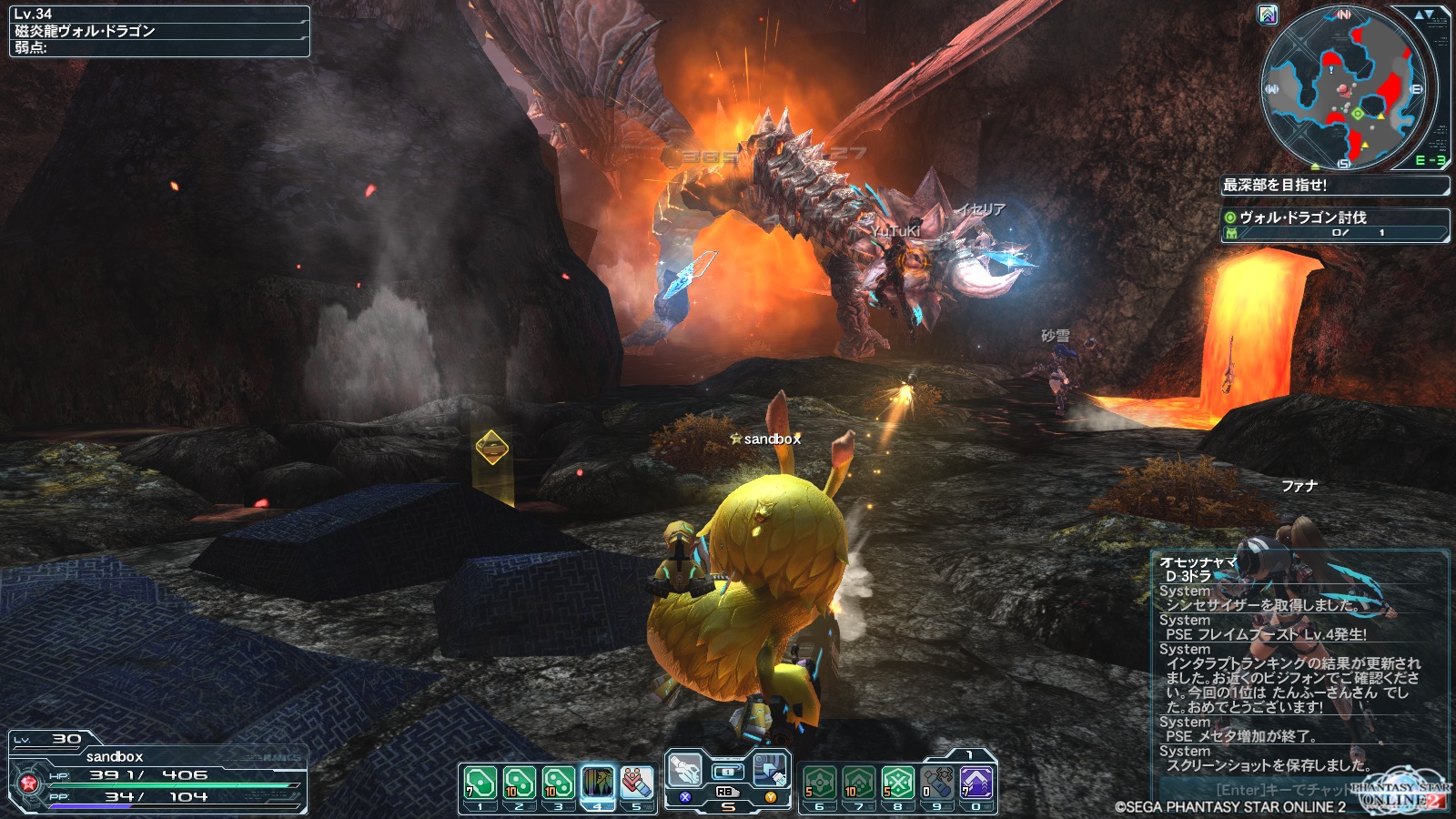1456x819 pixels.
Task: Use the Dimate in hotbar slot 2
Action: pyautogui.click(x=519, y=783)
